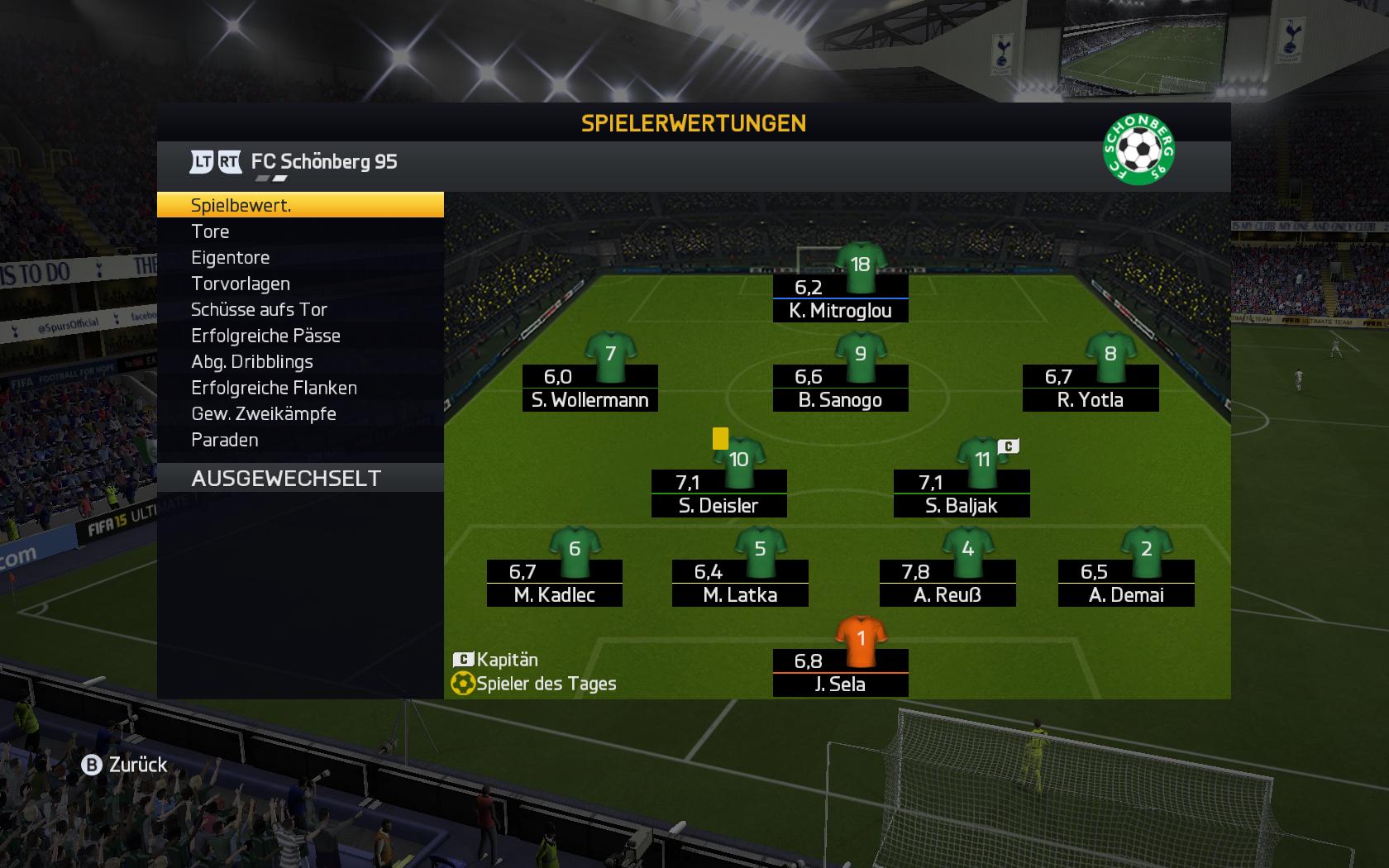
Task: Select the Spielbewert. stat category
Action: (299, 205)
